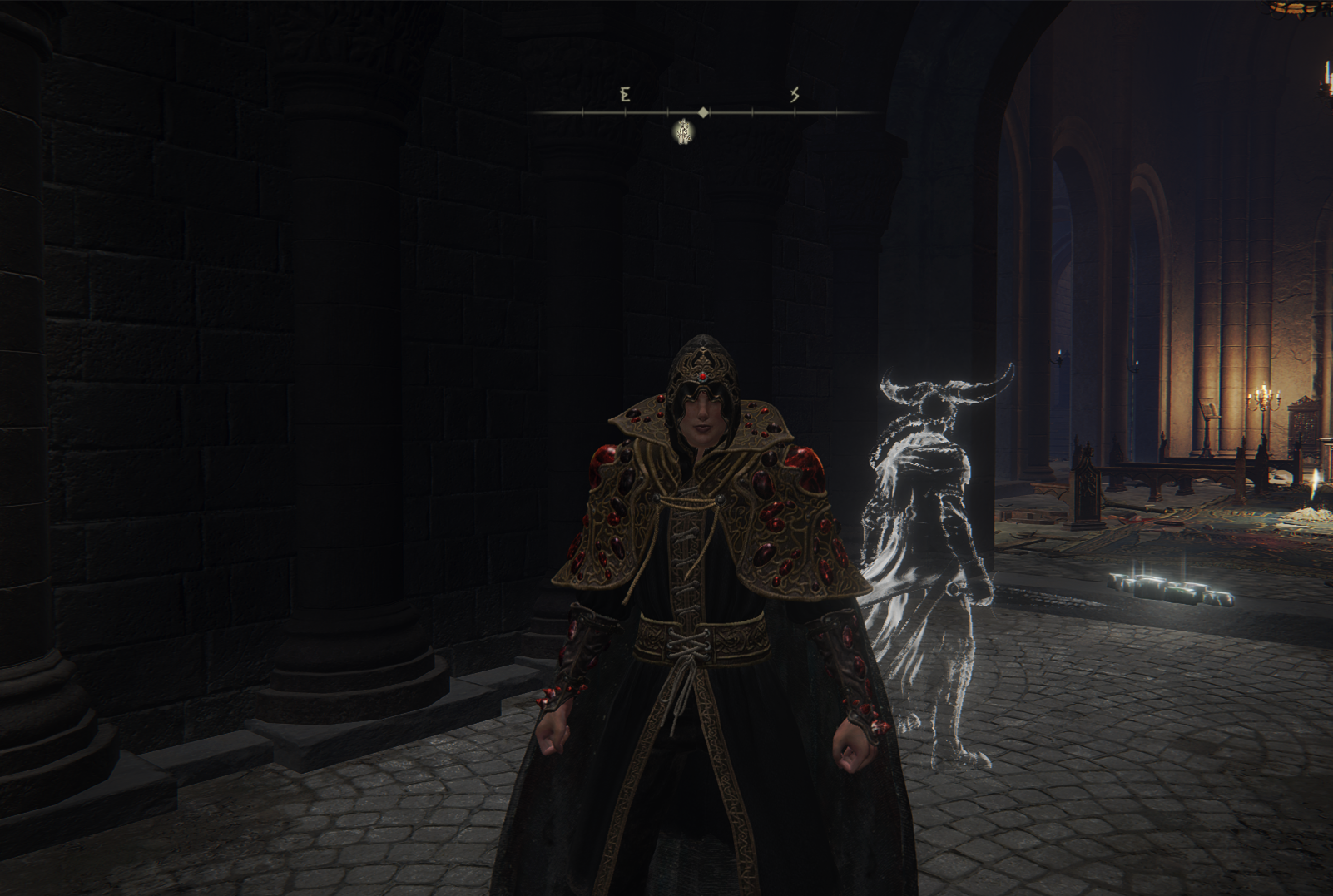
Task: Click the glowing marker icon below the compass
Action: coord(684,131)
